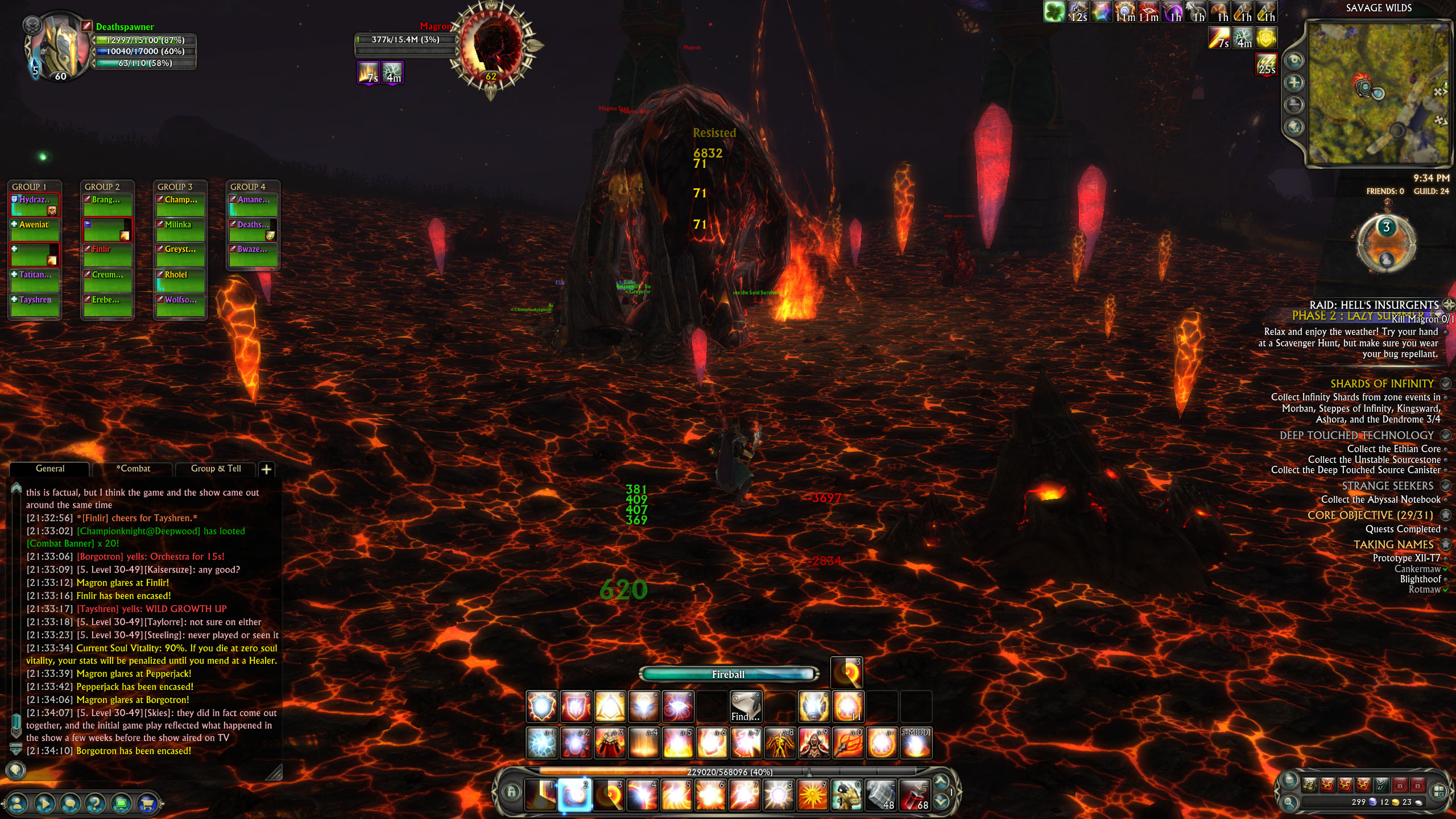Add a new chat tab with the plus button
Screen dimensions: 1456x819
coord(267,469)
